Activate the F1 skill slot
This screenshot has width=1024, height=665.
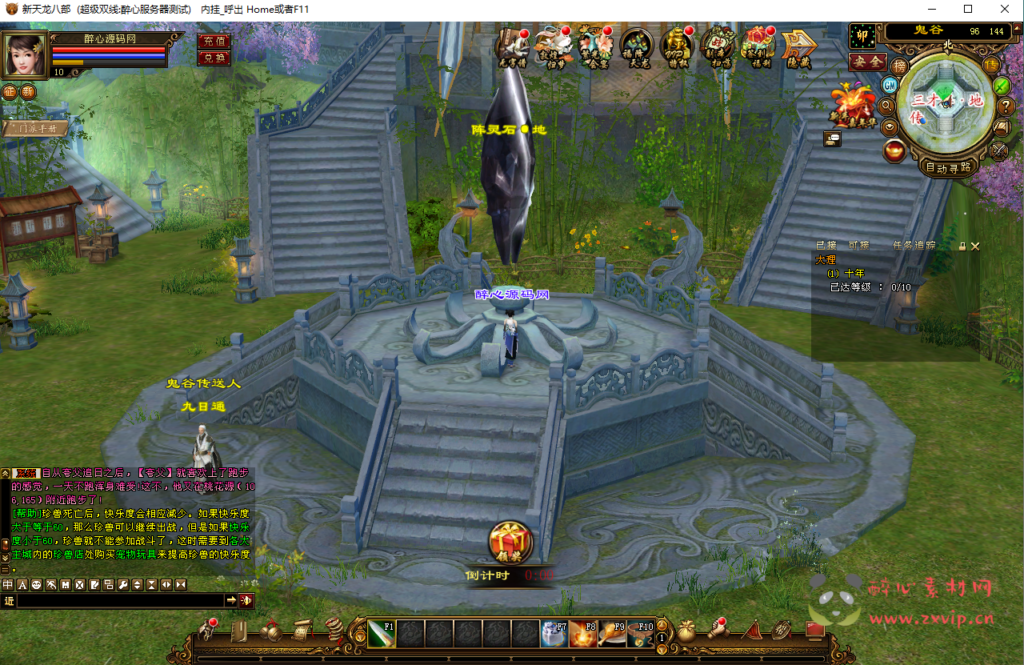382,633
